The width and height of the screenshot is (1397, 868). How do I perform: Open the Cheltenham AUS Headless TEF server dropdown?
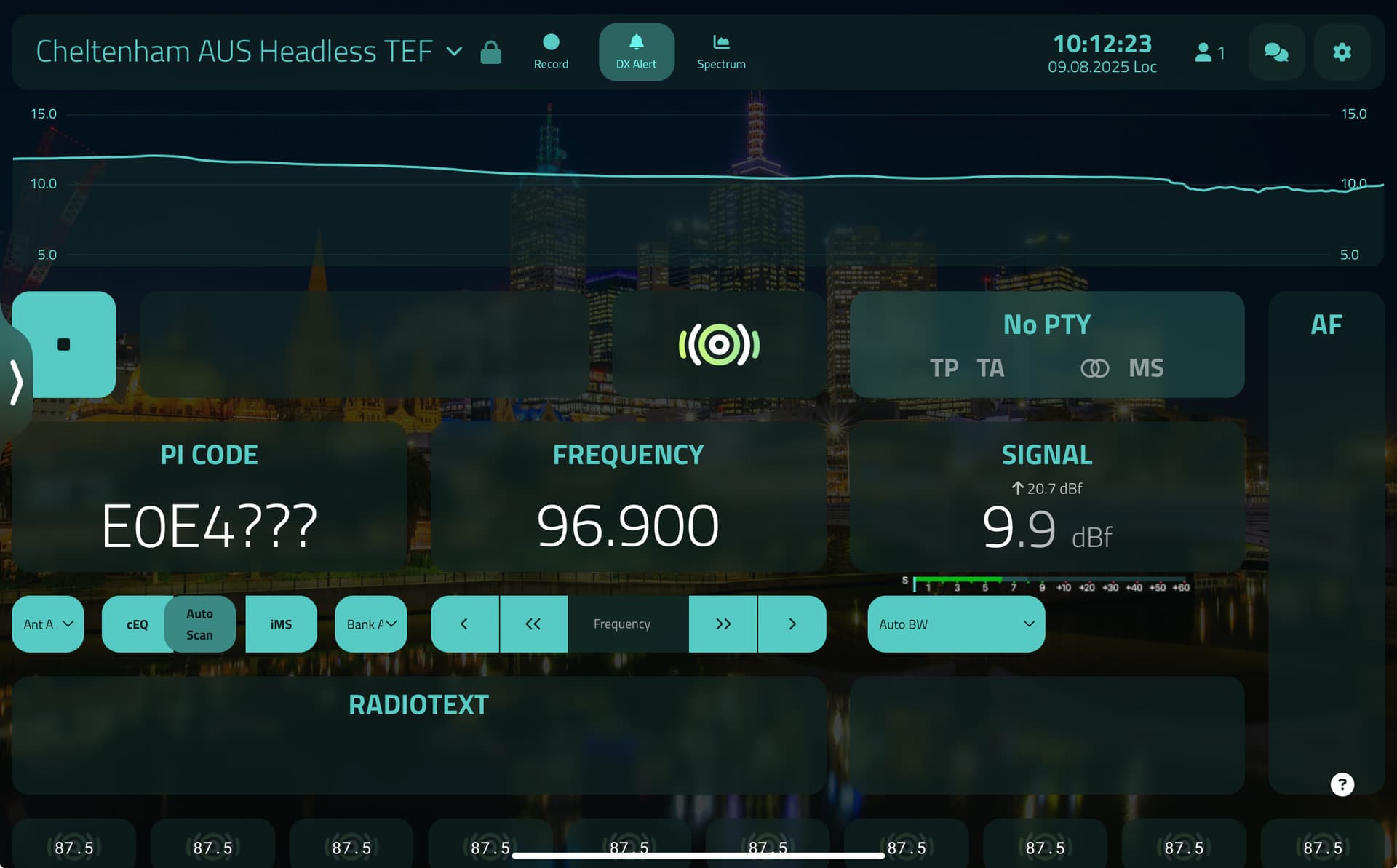(x=454, y=52)
